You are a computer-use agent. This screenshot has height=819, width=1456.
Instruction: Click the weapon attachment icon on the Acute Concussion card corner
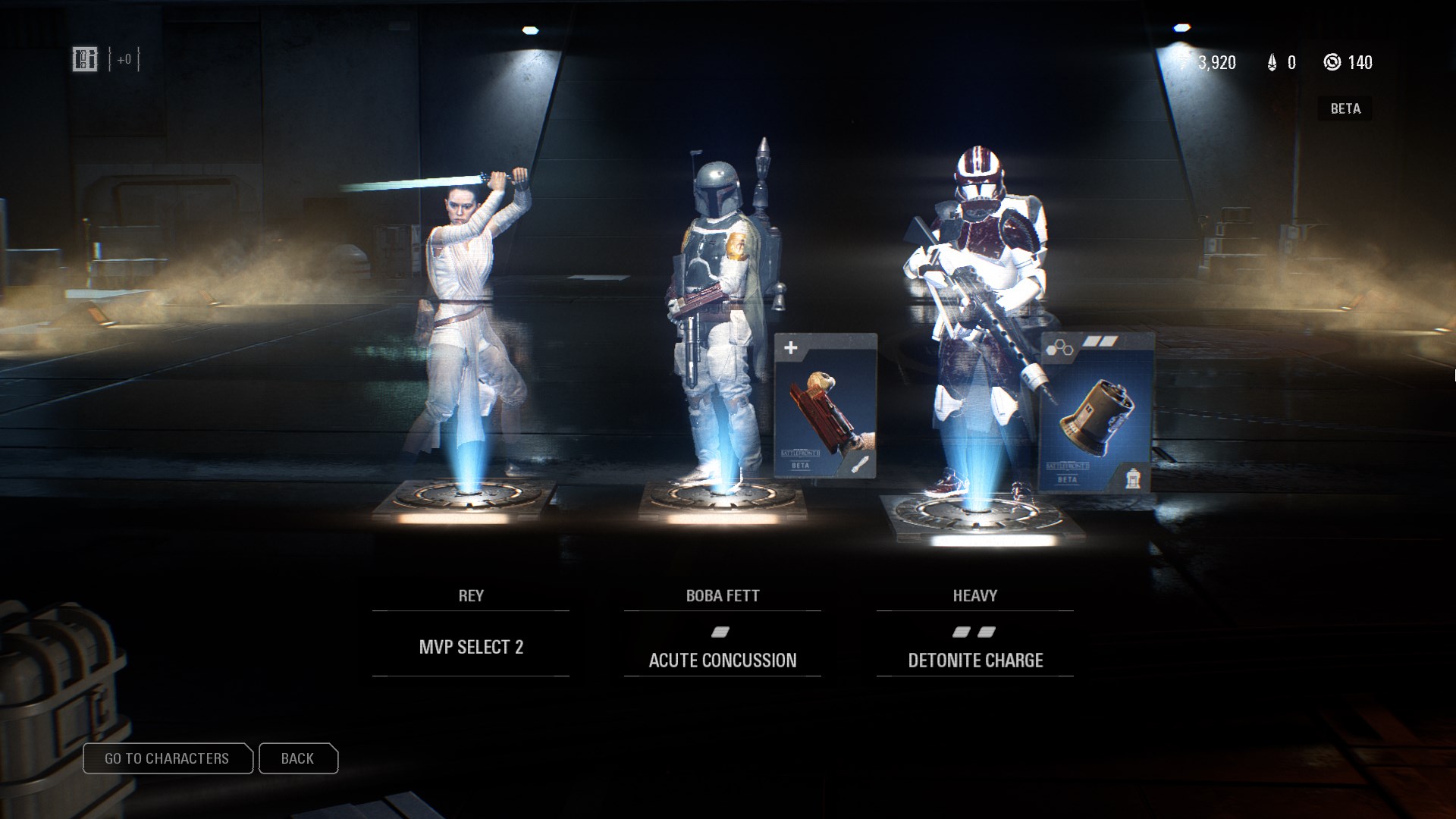click(x=859, y=465)
